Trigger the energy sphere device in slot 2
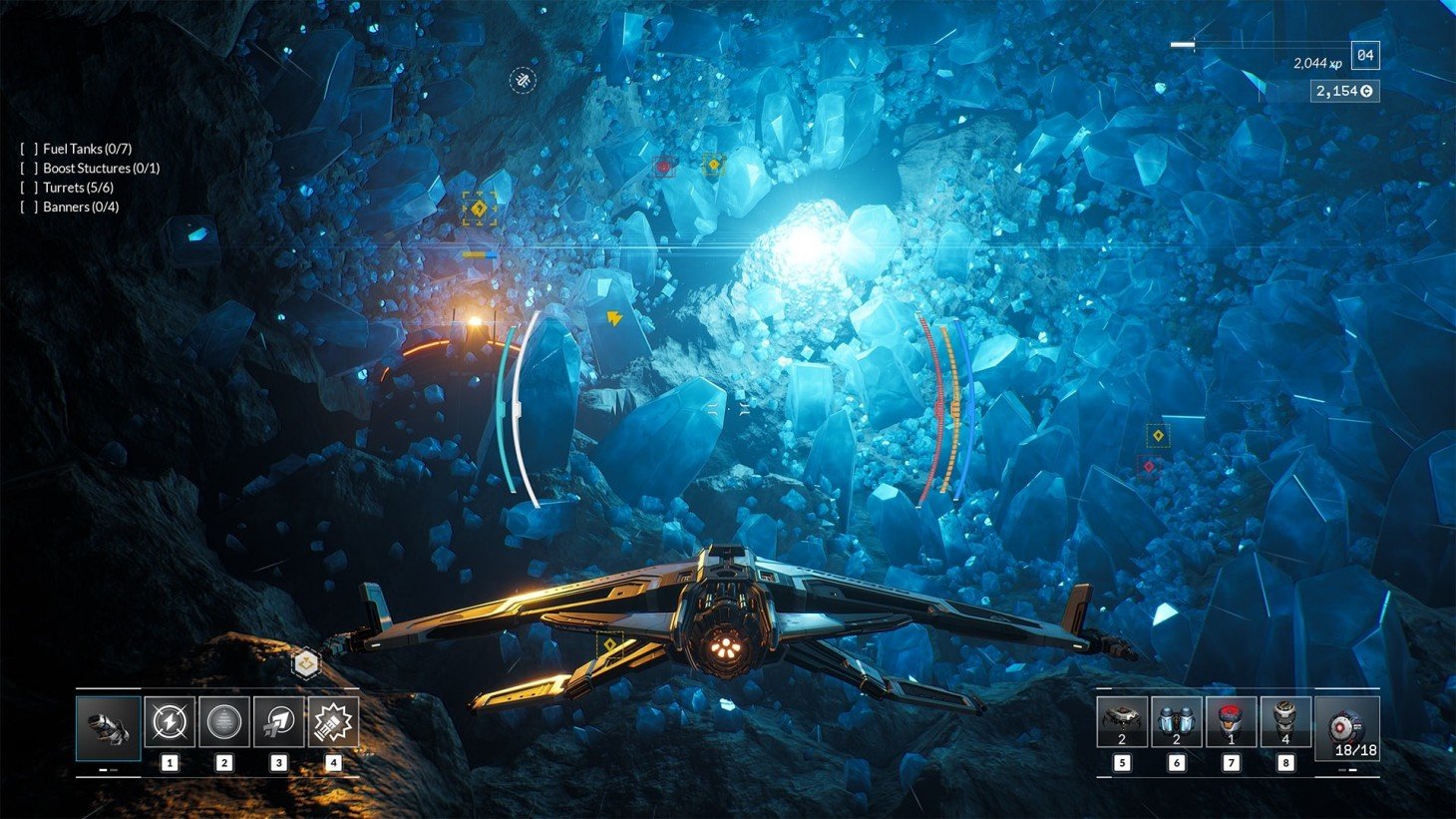 [x=223, y=723]
